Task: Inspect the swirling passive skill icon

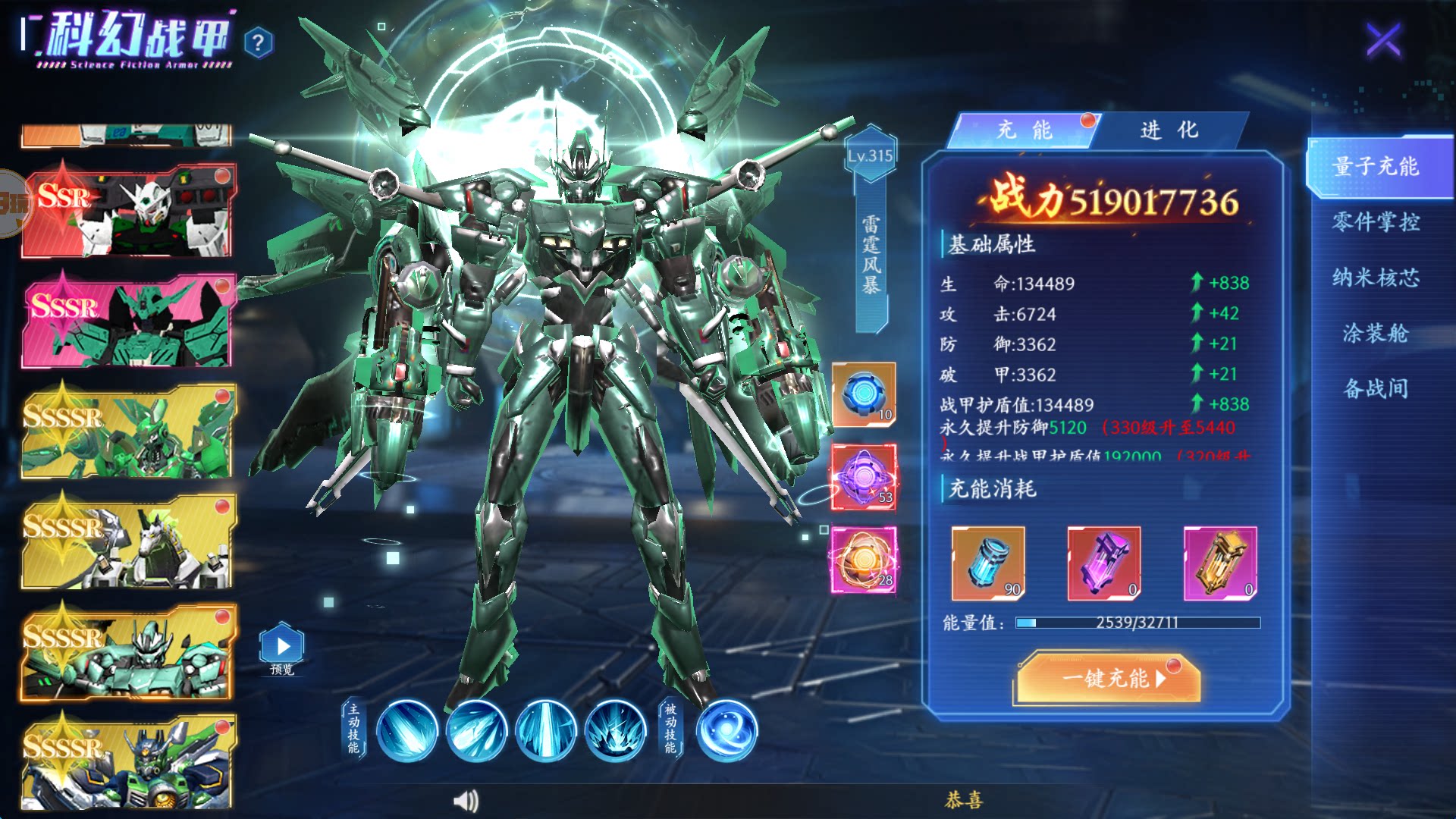Action: [x=726, y=730]
